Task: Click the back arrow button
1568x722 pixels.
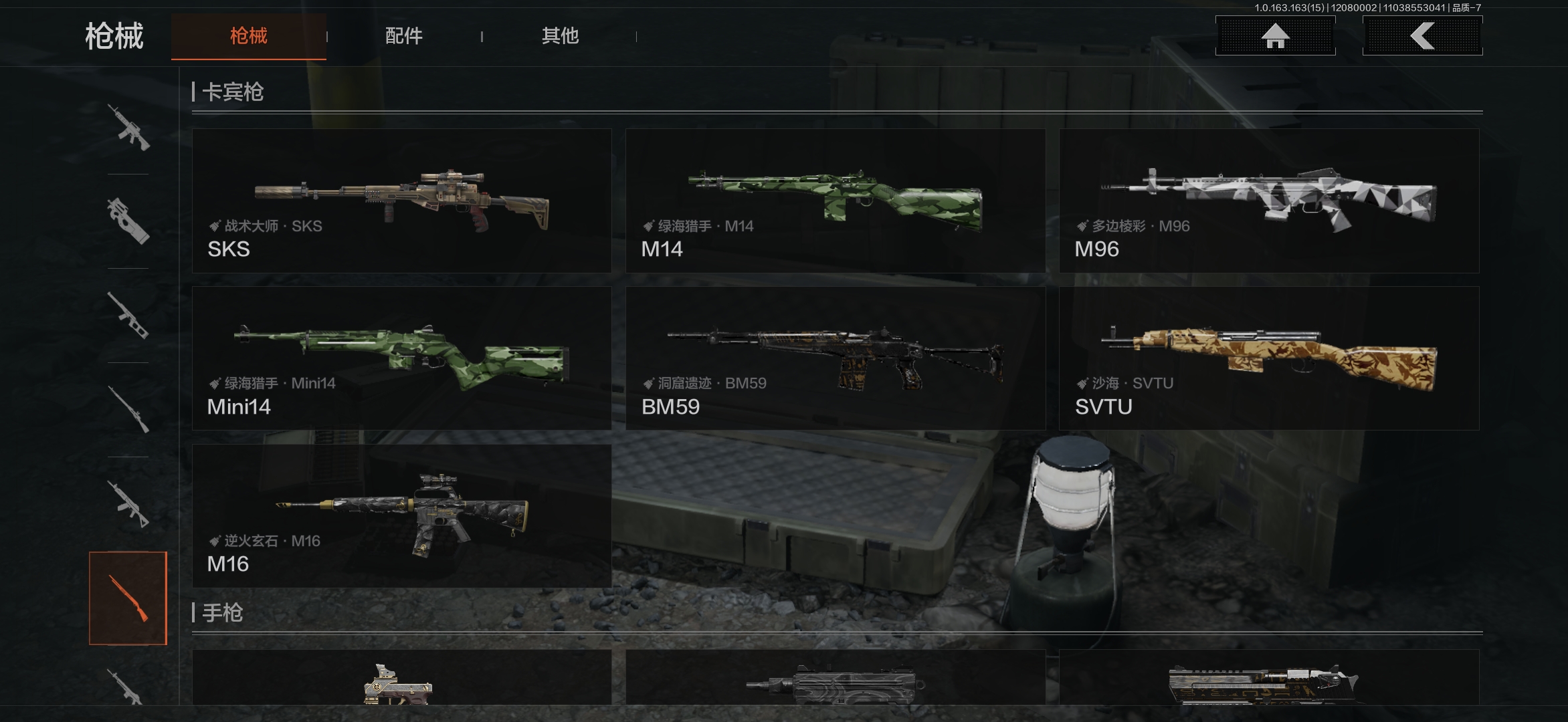Action: [x=1422, y=36]
